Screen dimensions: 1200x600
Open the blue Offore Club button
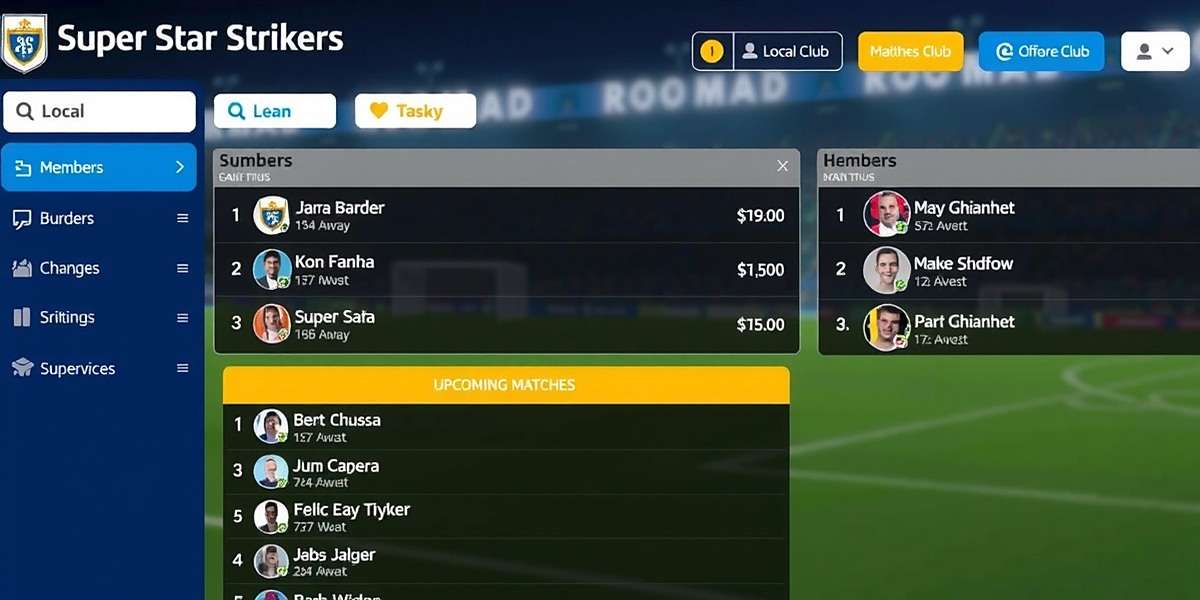point(1041,52)
